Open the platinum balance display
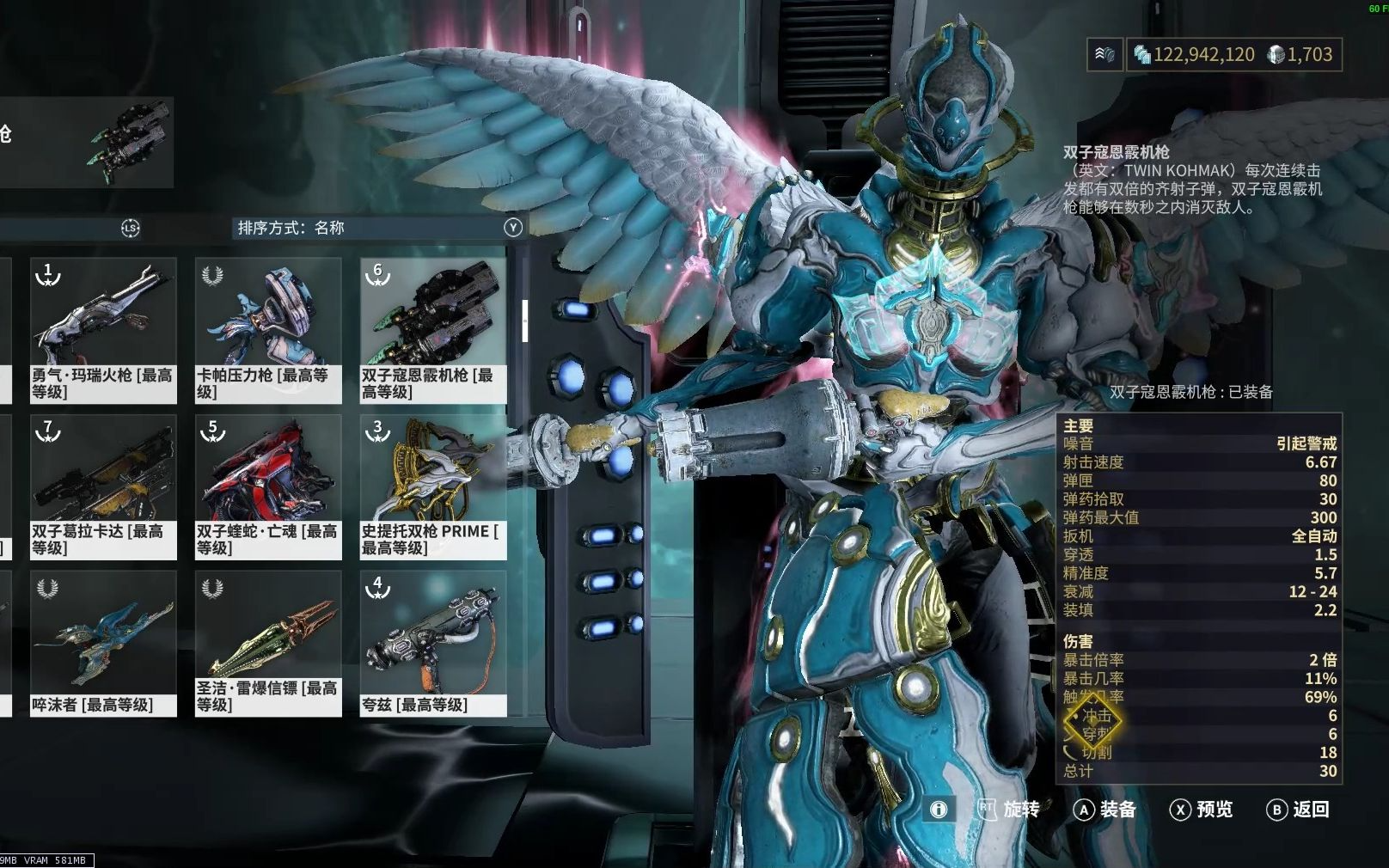This screenshot has height=868, width=1389. (x=1300, y=55)
